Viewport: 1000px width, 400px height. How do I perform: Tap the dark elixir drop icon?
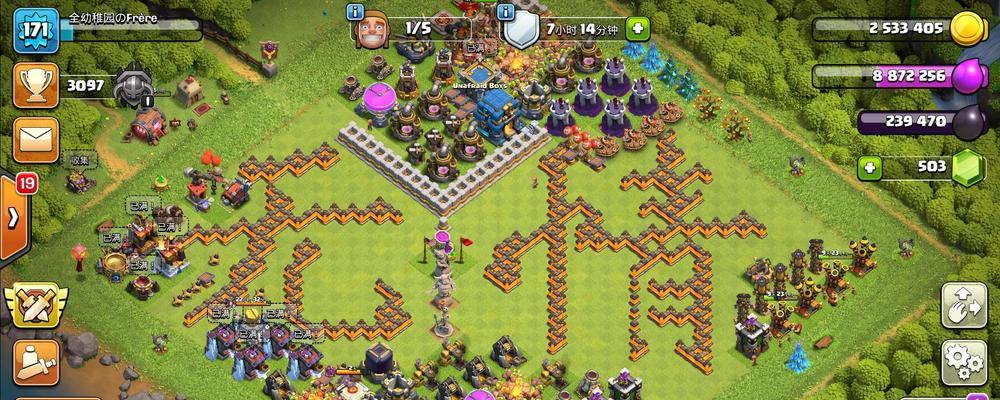965,121
